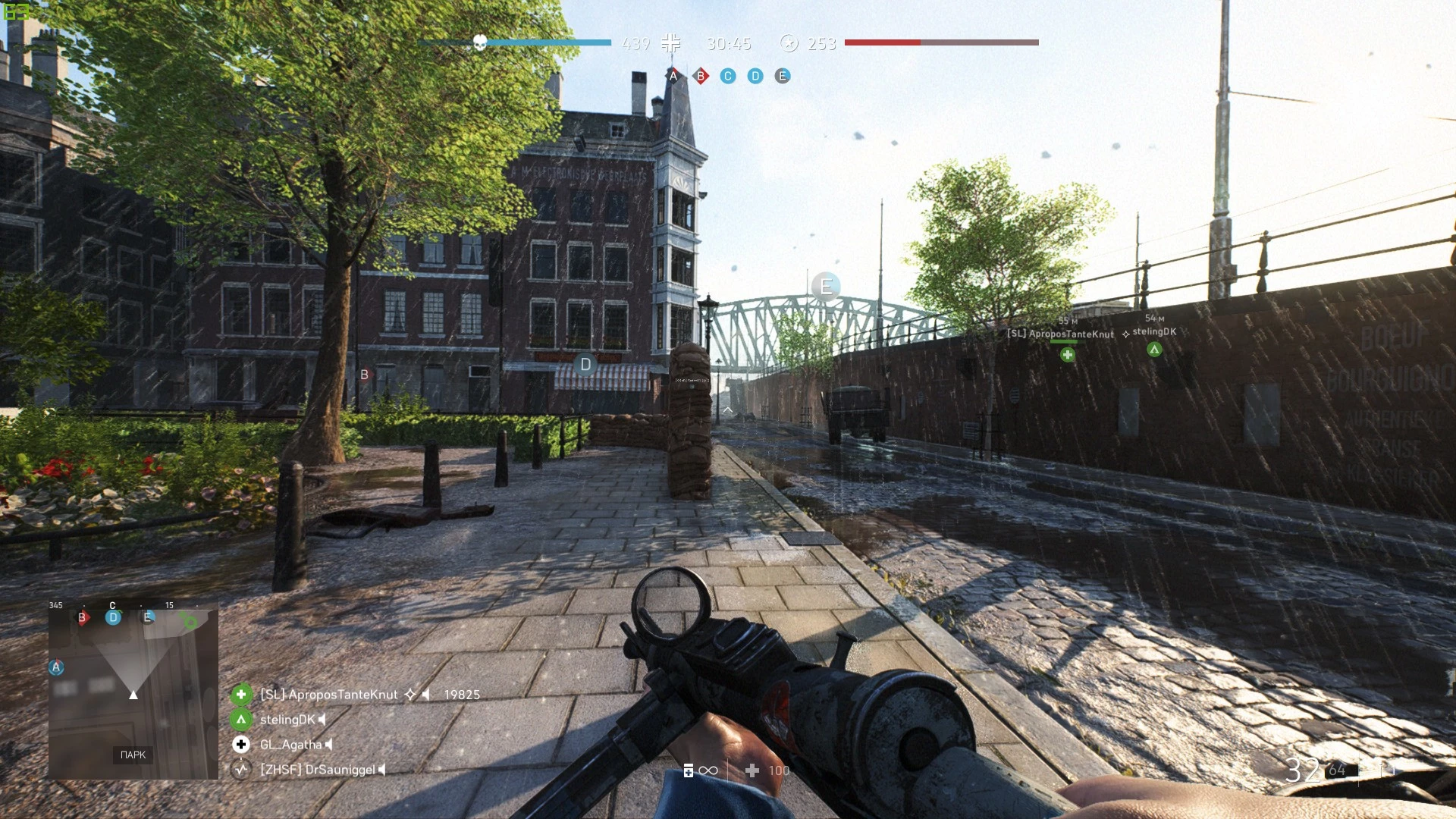Screen dimensions: 1456x819
Task: Choose stelingDK in the squad list
Action: pyautogui.click(x=287, y=720)
